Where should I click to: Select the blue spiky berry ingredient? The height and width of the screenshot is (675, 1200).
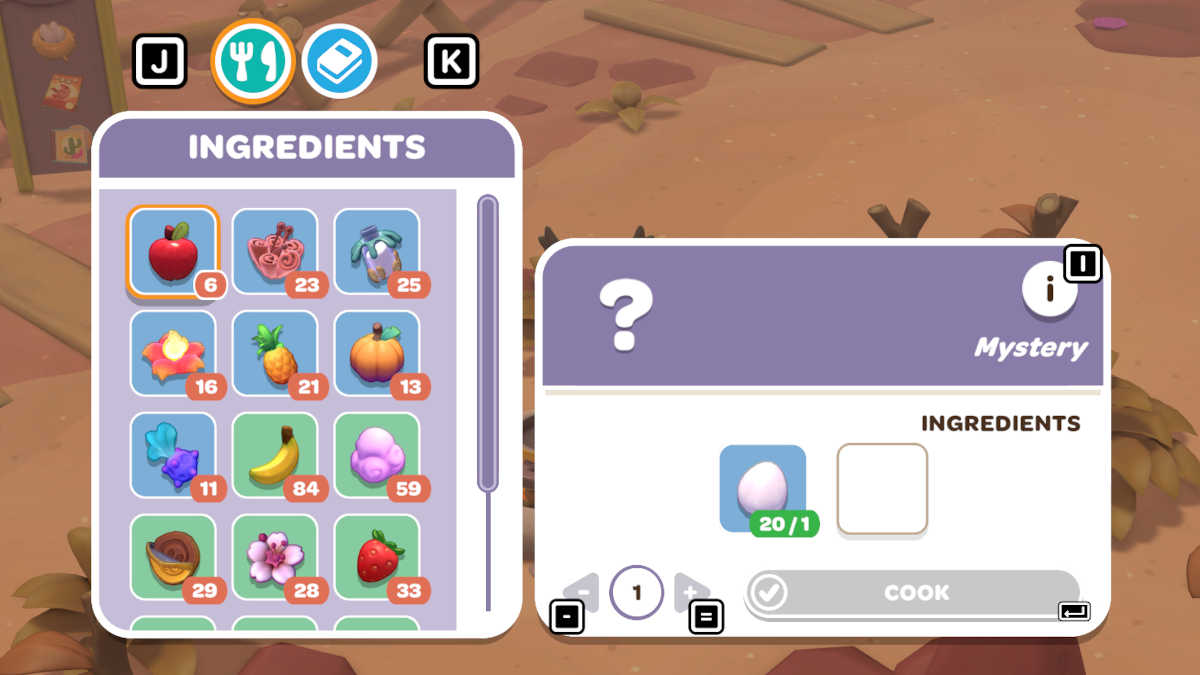pos(174,456)
